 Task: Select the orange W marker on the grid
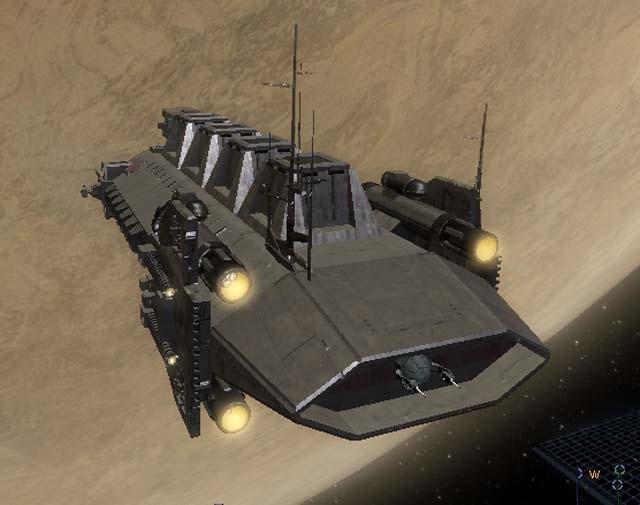(594, 474)
